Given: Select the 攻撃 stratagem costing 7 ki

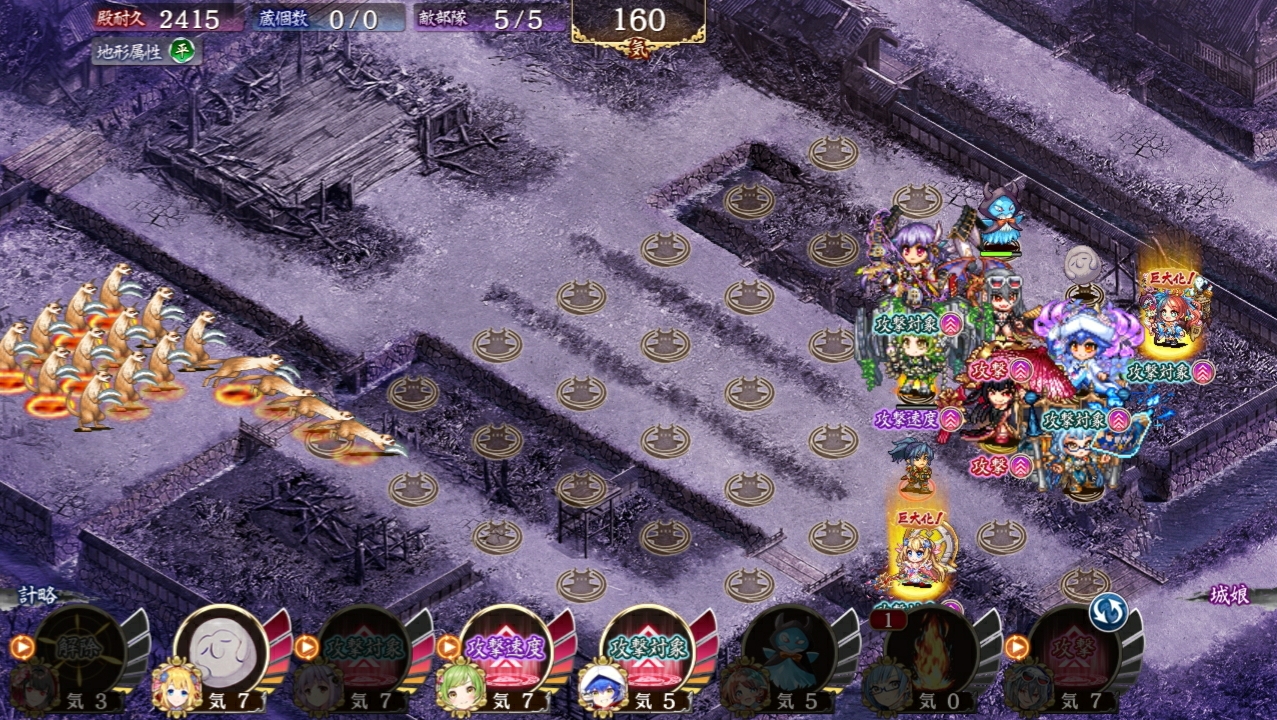Looking at the screenshot, I should [x=1072, y=650].
